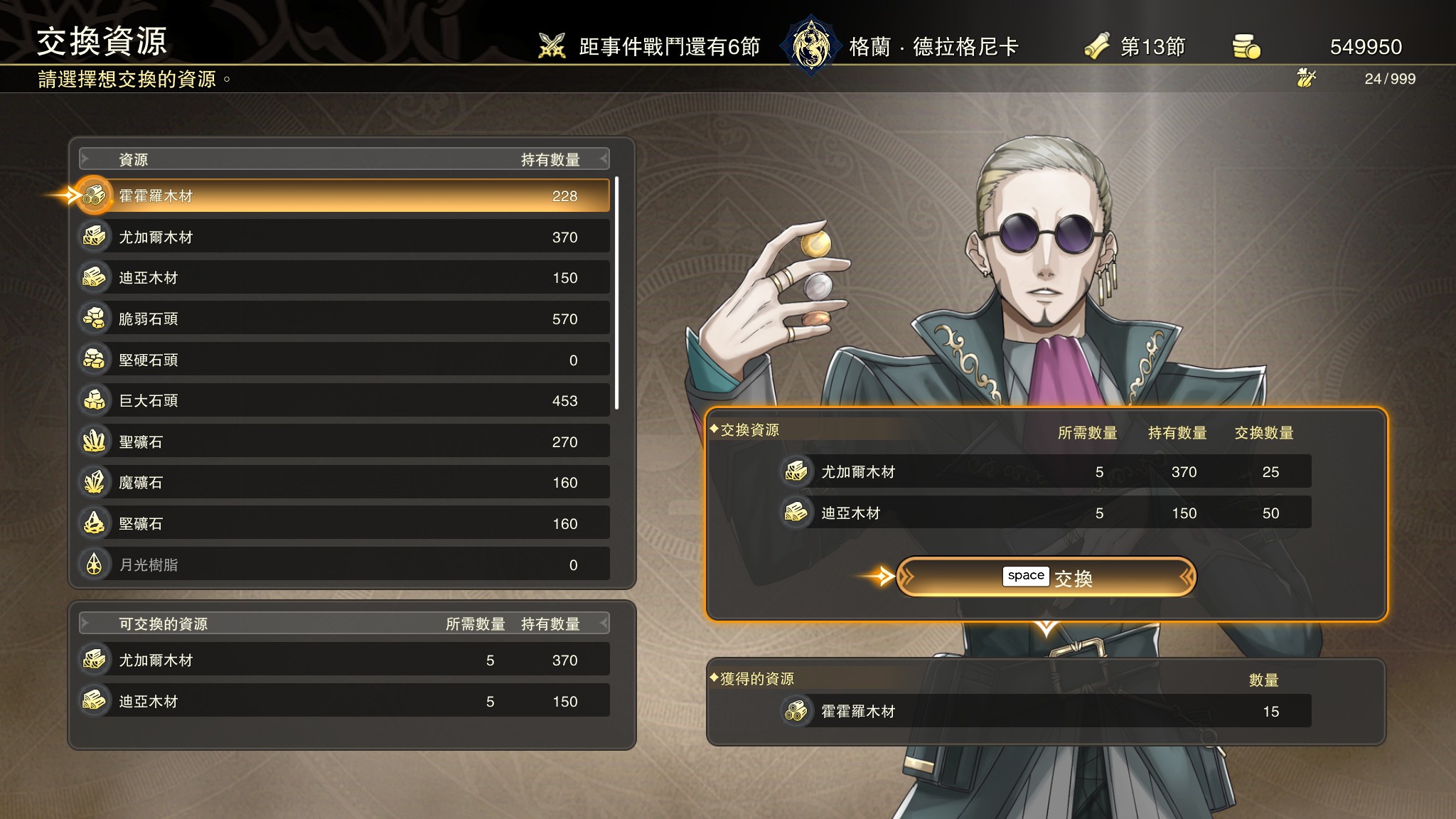The height and width of the screenshot is (819, 1456).
Task: Confirm the 交換 exchange button
Action: tap(1046, 577)
